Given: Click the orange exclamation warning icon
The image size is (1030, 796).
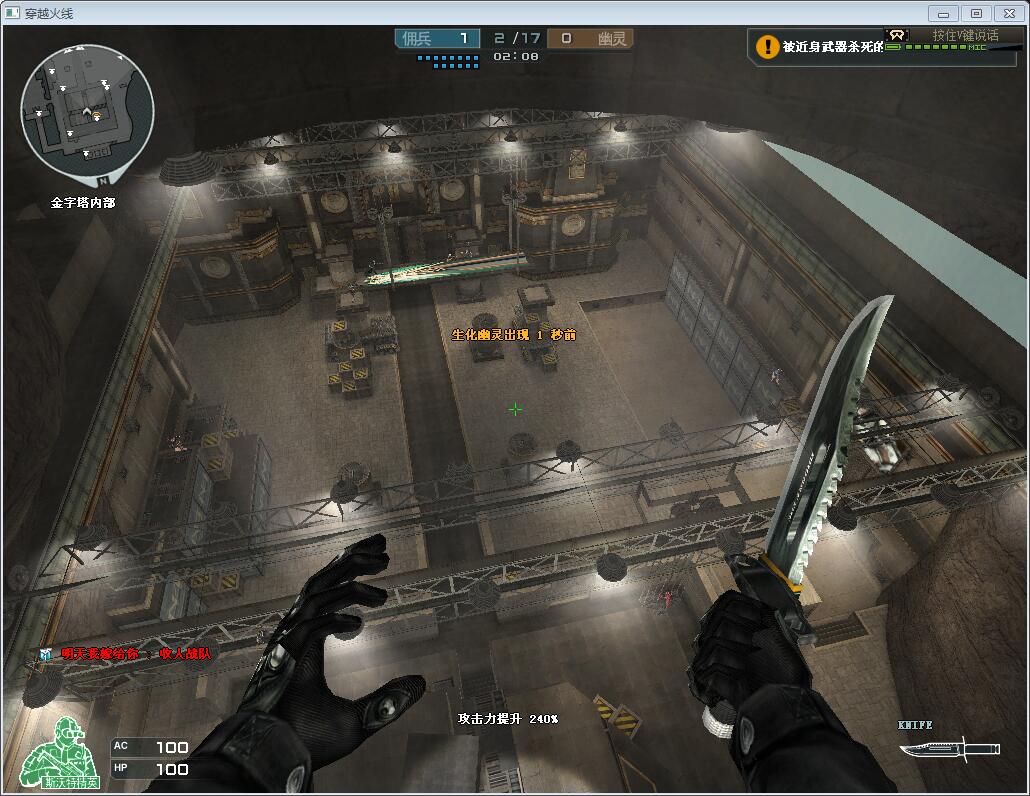Looking at the screenshot, I should coord(767,46).
